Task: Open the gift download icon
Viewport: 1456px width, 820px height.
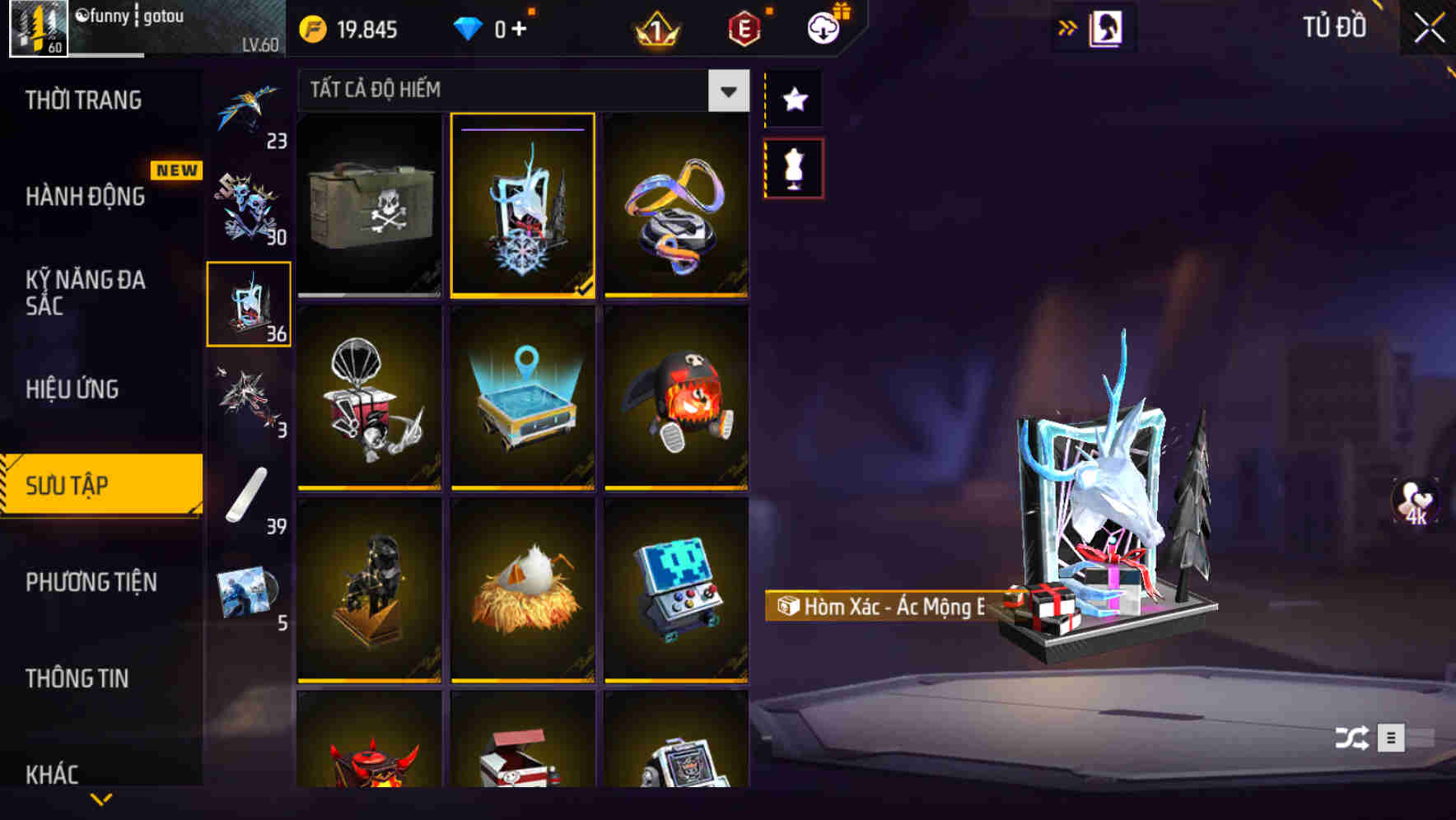Action: pyautogui.click(x=821, y=28)
